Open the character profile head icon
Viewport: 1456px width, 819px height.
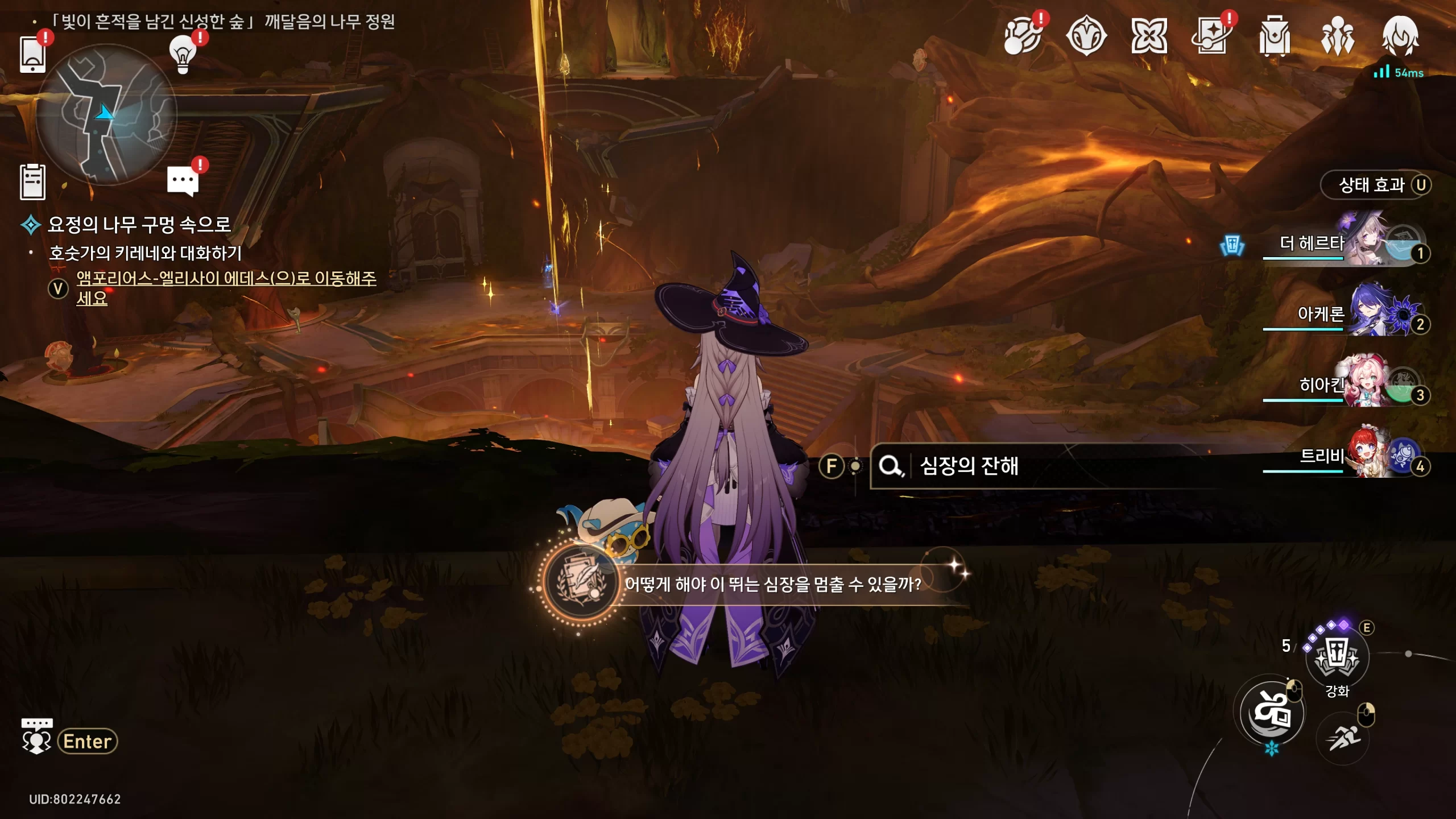click(1400, 37)
